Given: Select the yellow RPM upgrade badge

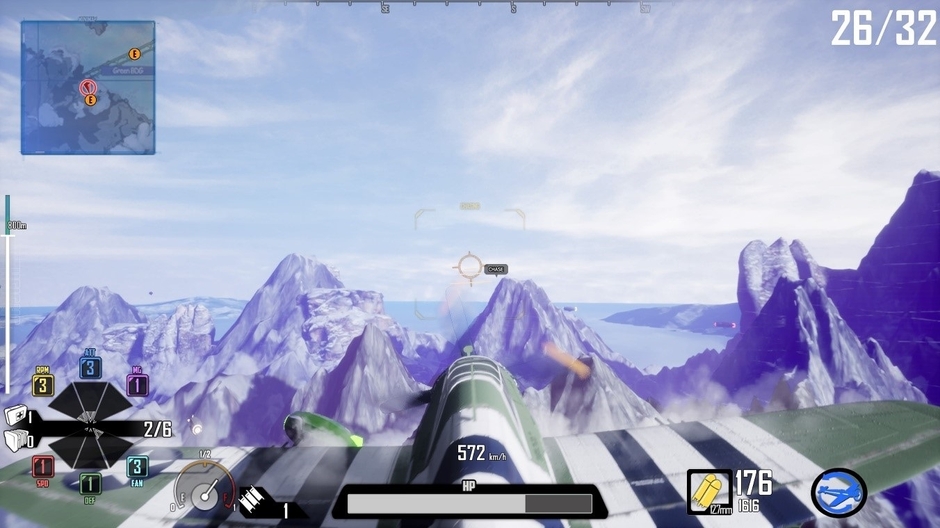Looking at the screenshot, I should [x=42, y=385].
